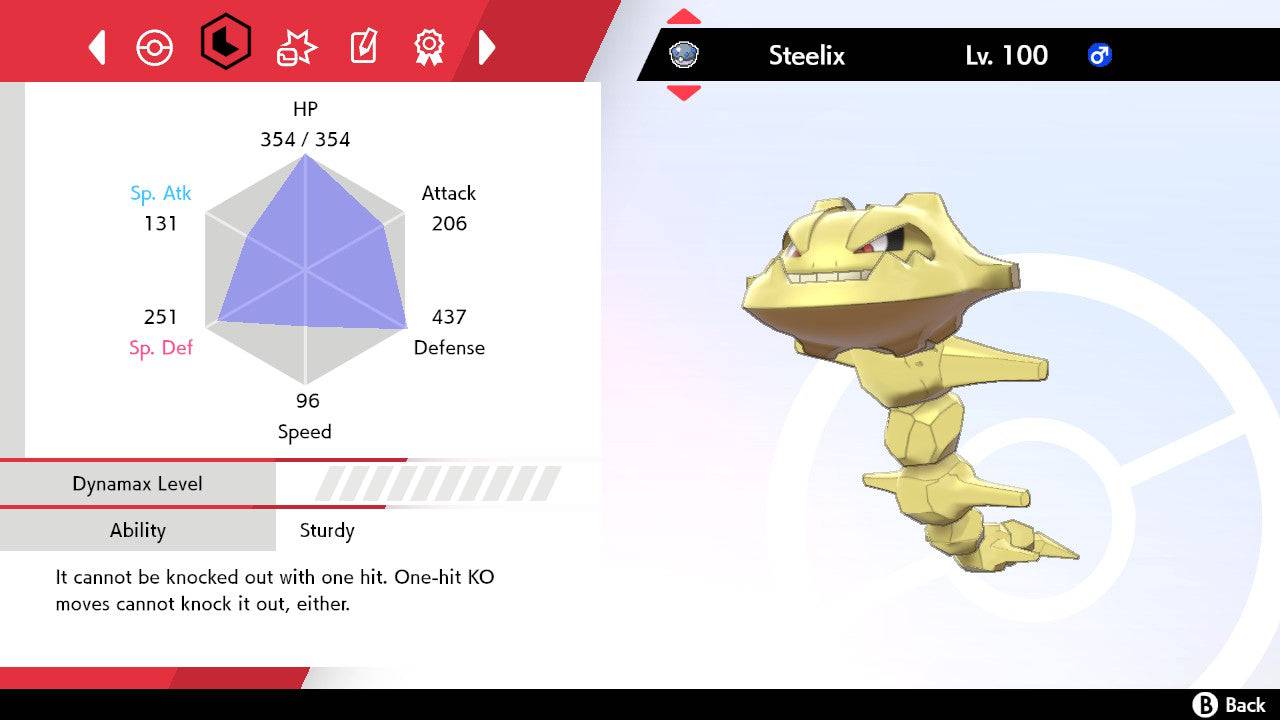Open the trainer memo notepad tab

click(x=363, y=47)
